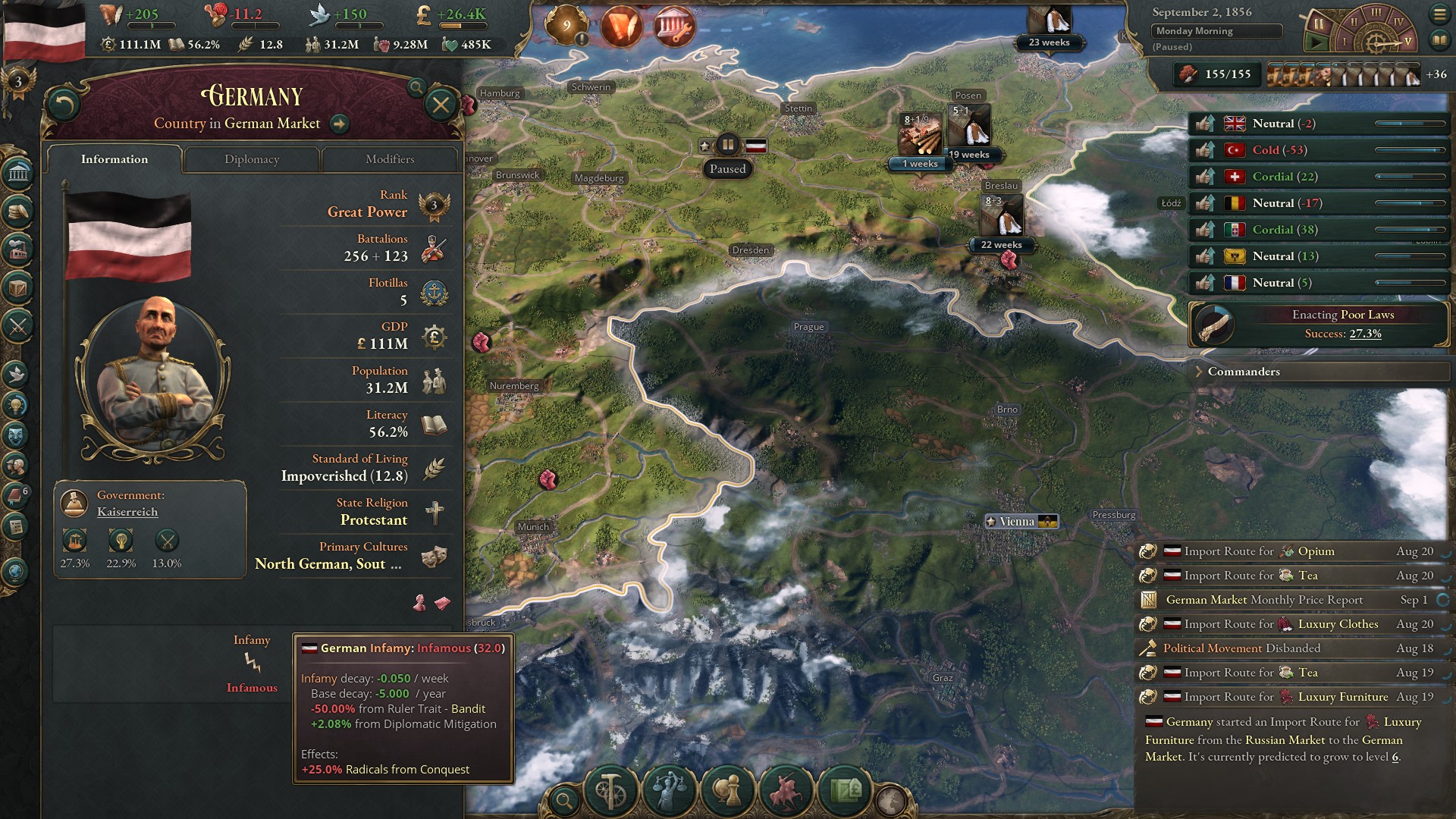
Task: Open German Market via the arrow next to it
Action: [x=340, y=125]
